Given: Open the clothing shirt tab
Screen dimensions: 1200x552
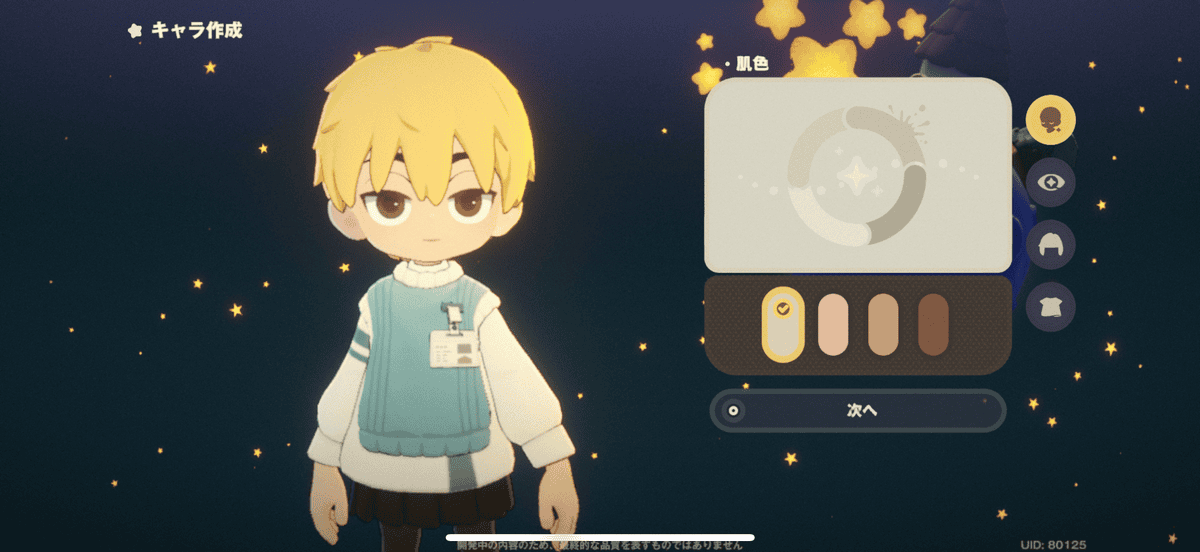Looking at the screenshot, I should click(x=1051, y=307).
